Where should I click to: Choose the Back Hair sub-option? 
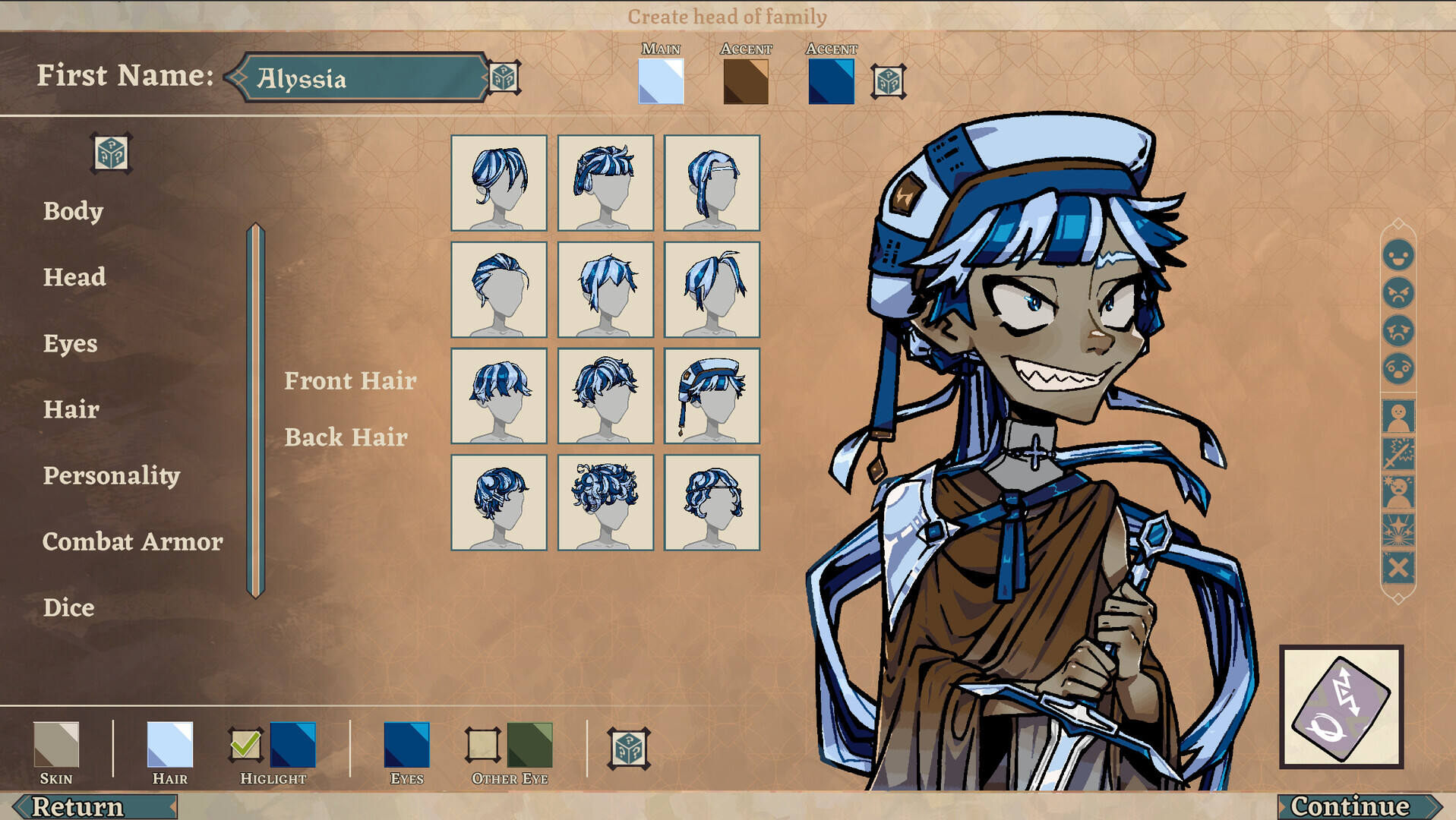[x=346, y=437]
